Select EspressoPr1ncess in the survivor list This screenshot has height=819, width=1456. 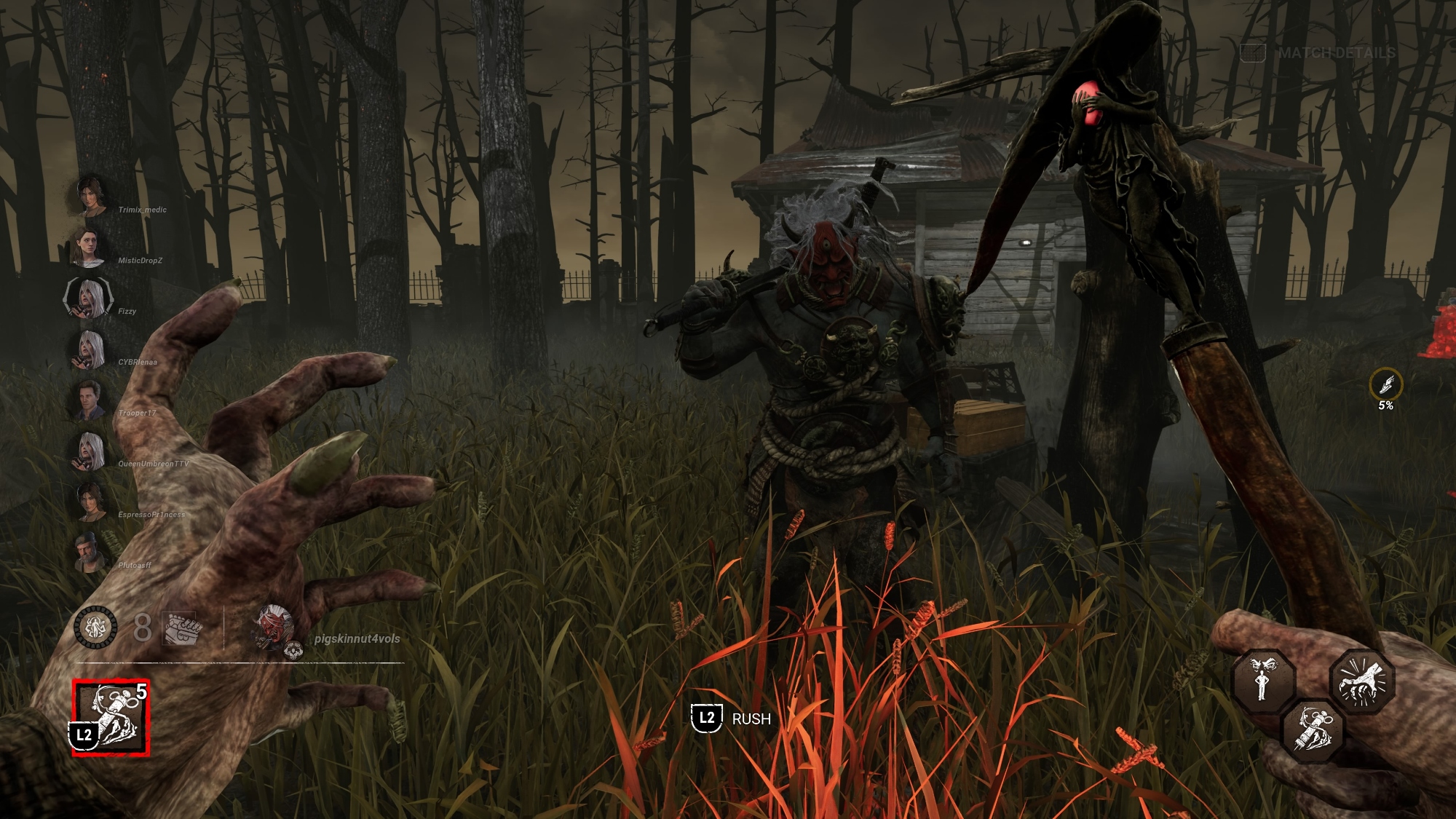pyautogui.click(x=88, y=502)
